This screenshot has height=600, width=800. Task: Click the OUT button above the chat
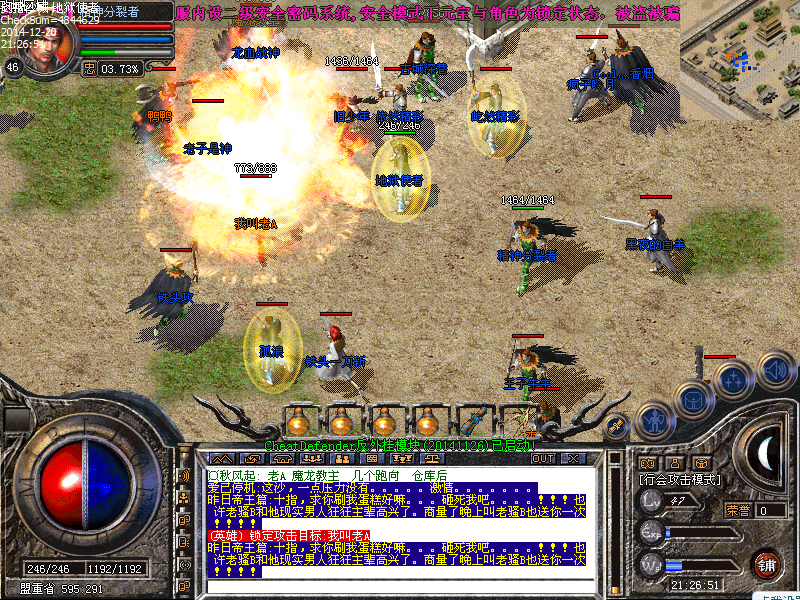543,458
